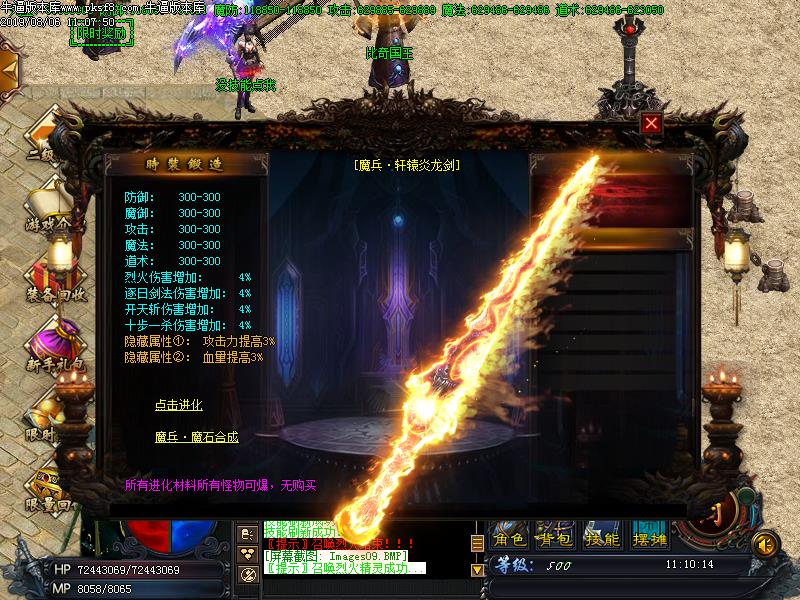Toggle the sound speaker icon

tap(765, 543)
